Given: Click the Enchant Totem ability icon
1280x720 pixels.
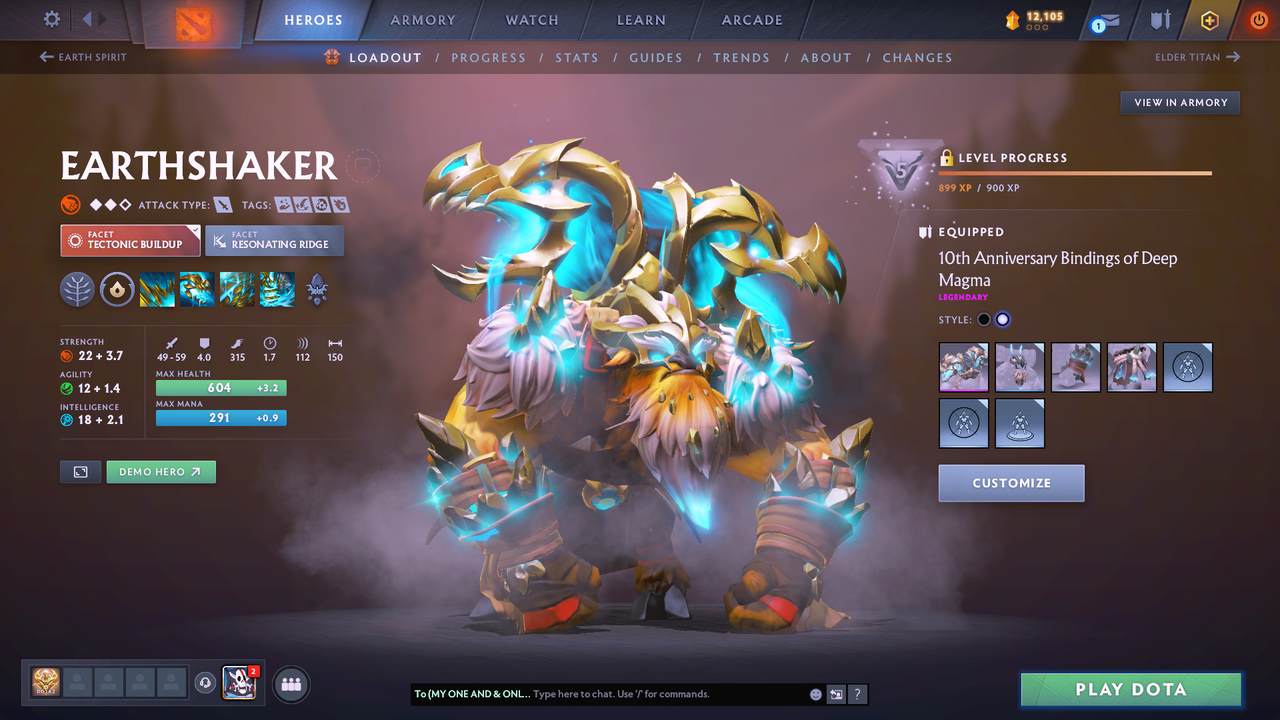Looking at the screenshot, I should (196, 290).
